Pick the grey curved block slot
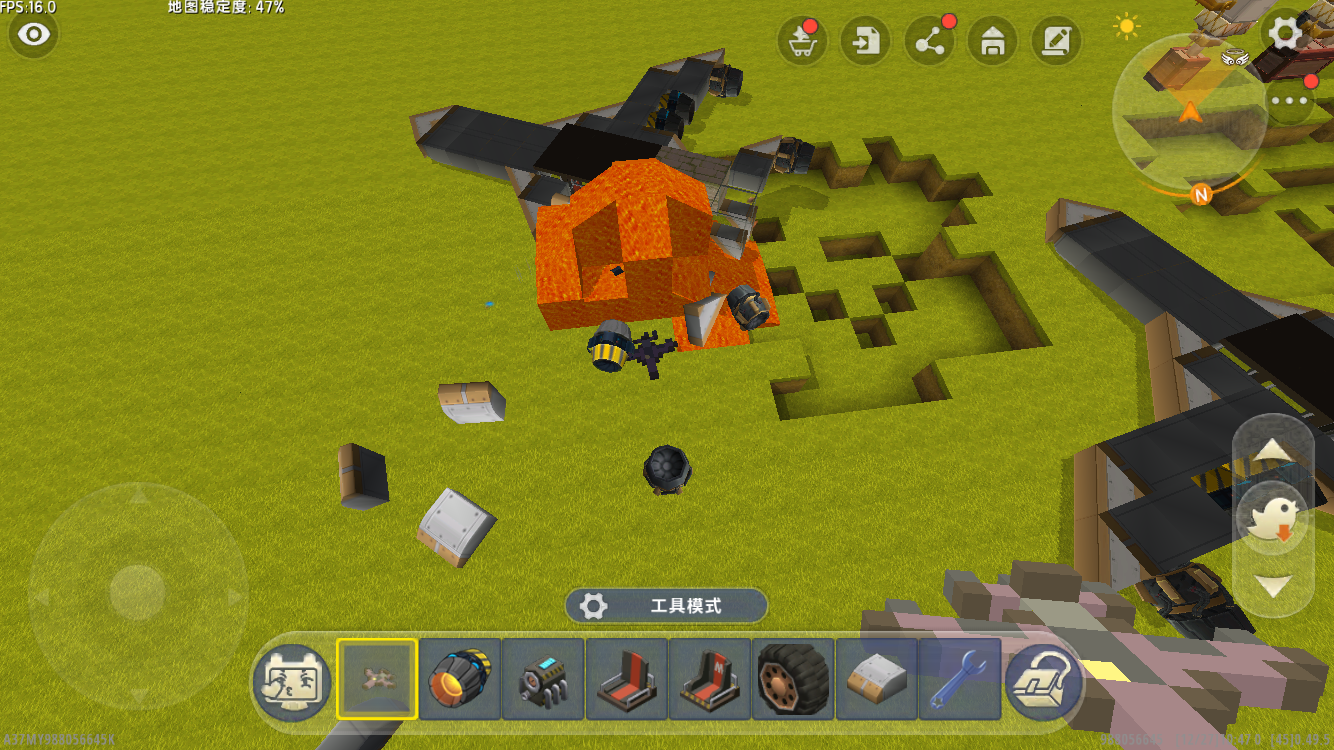The width and height of the screenshot is (1334, 750). [876, 680]
